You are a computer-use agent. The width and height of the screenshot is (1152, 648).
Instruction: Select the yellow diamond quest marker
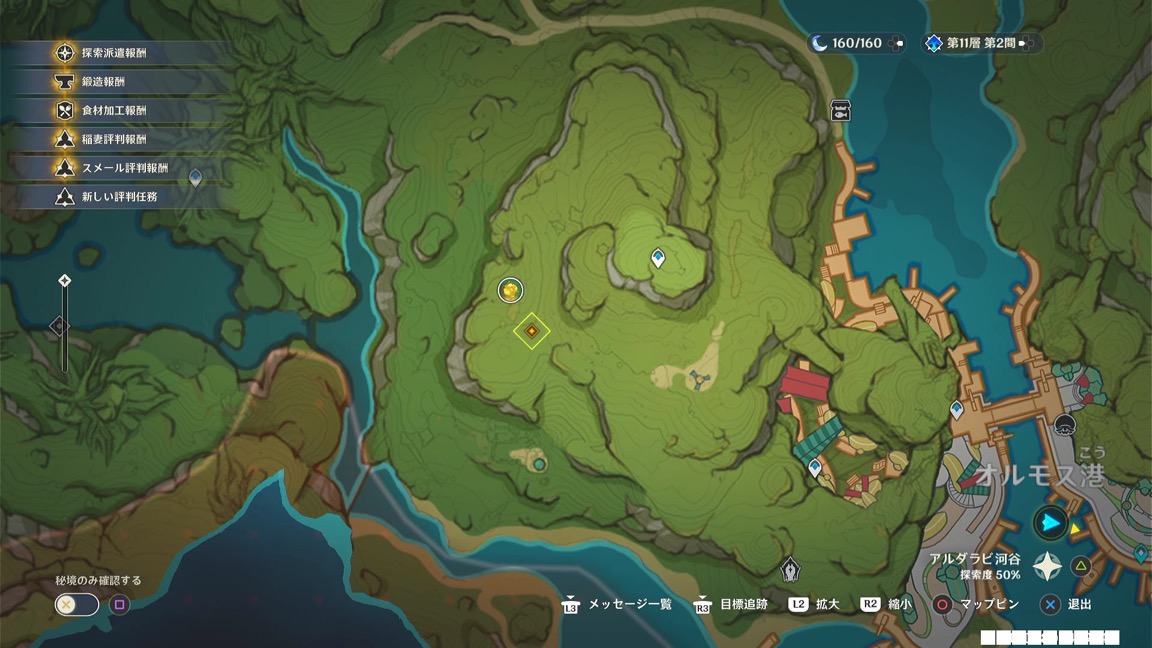[x=532, y=330]
